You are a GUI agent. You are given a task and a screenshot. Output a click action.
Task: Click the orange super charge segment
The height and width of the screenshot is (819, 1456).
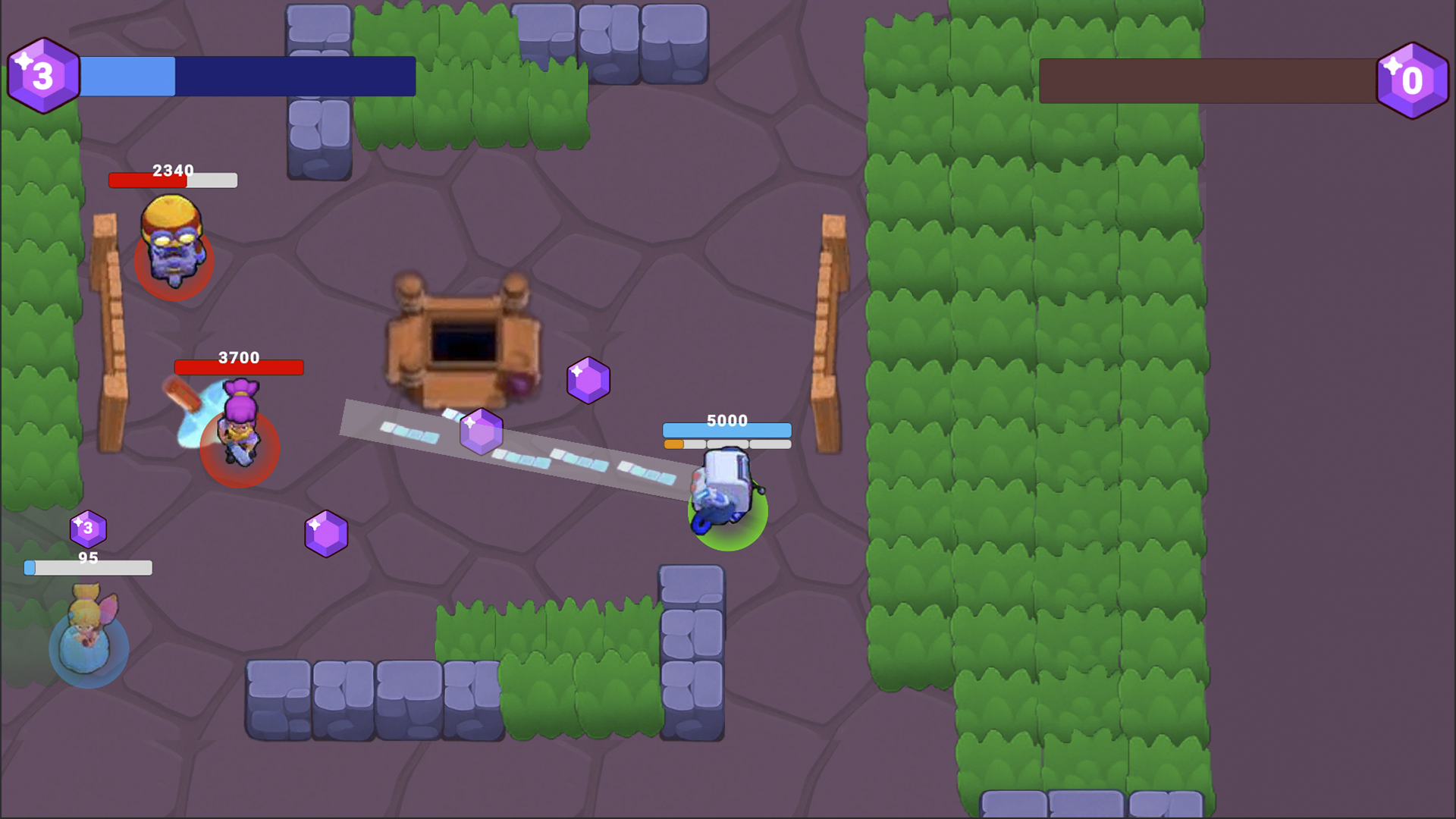tap(675, 444)
